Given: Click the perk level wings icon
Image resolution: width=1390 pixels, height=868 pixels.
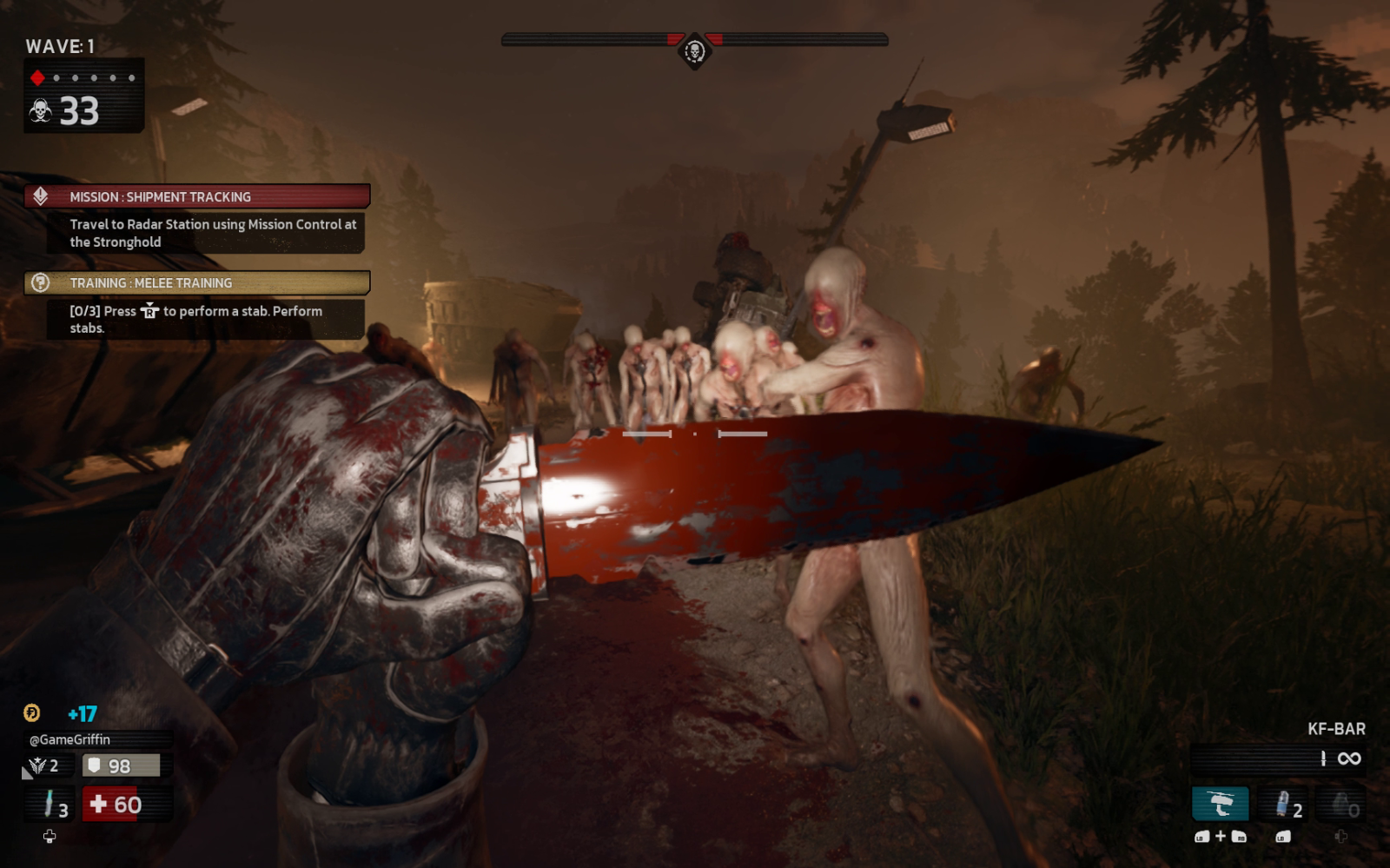Looking at the screenshot, I should pos(37,765).
